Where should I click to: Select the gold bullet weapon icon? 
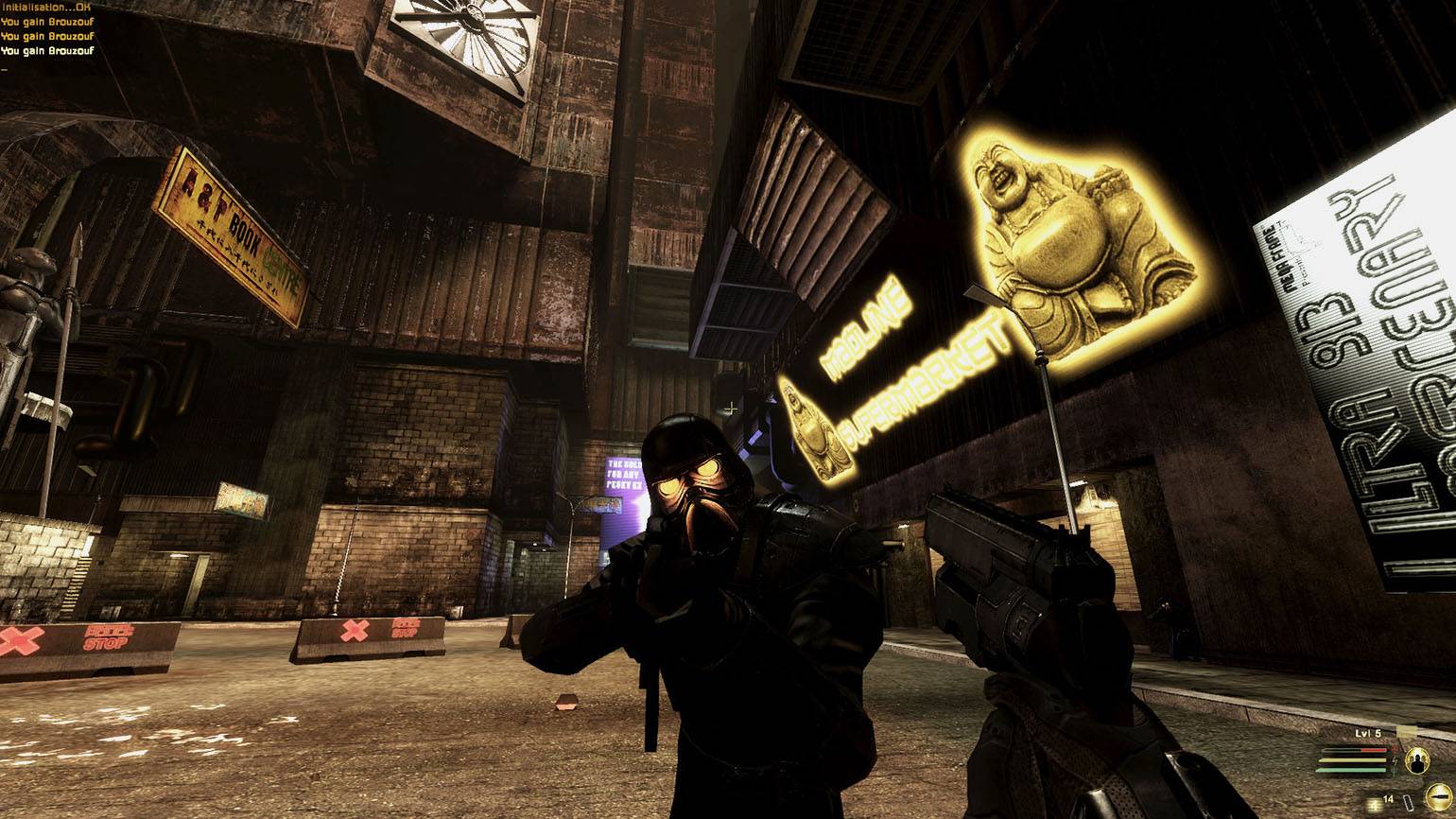pos(1439,796)
